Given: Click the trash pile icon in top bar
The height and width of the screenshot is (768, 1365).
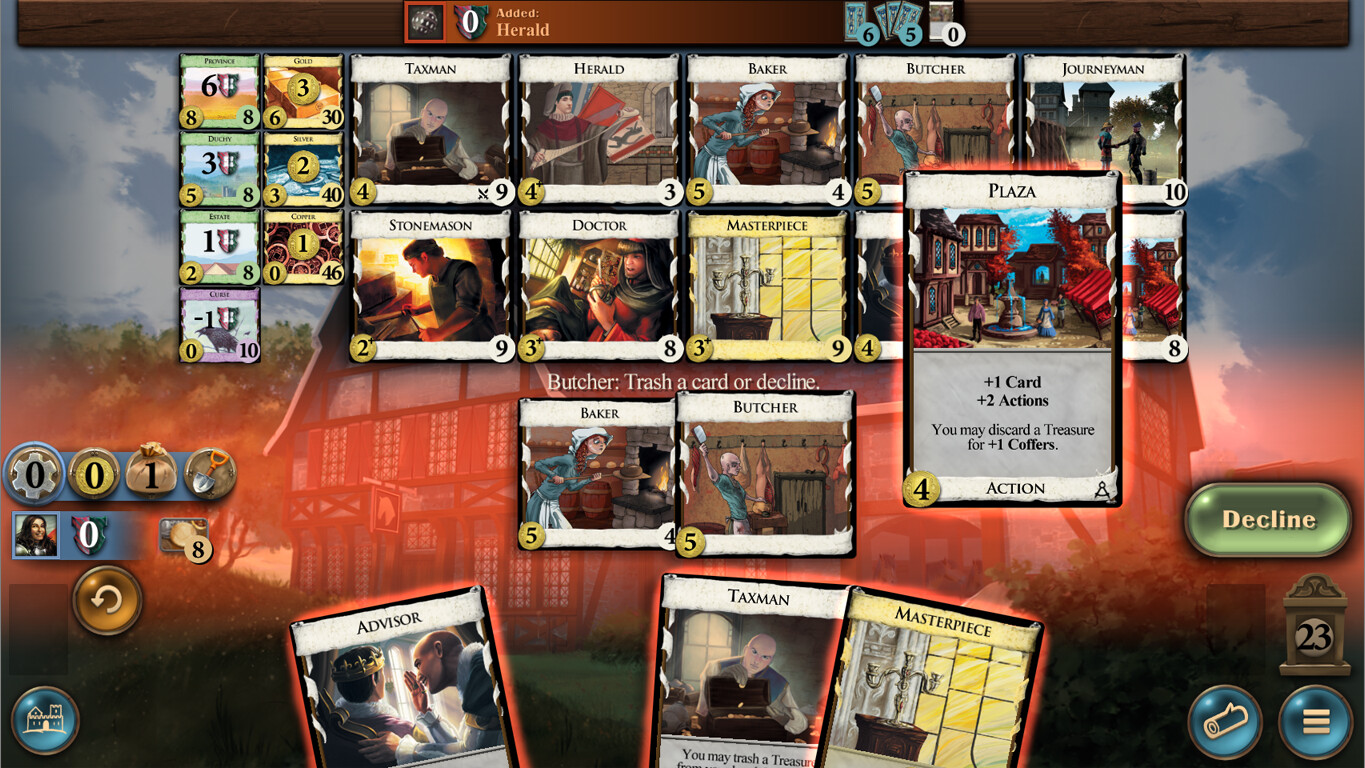Looking at the screenshot, I should pyautogui.click(x=427, y=22).
